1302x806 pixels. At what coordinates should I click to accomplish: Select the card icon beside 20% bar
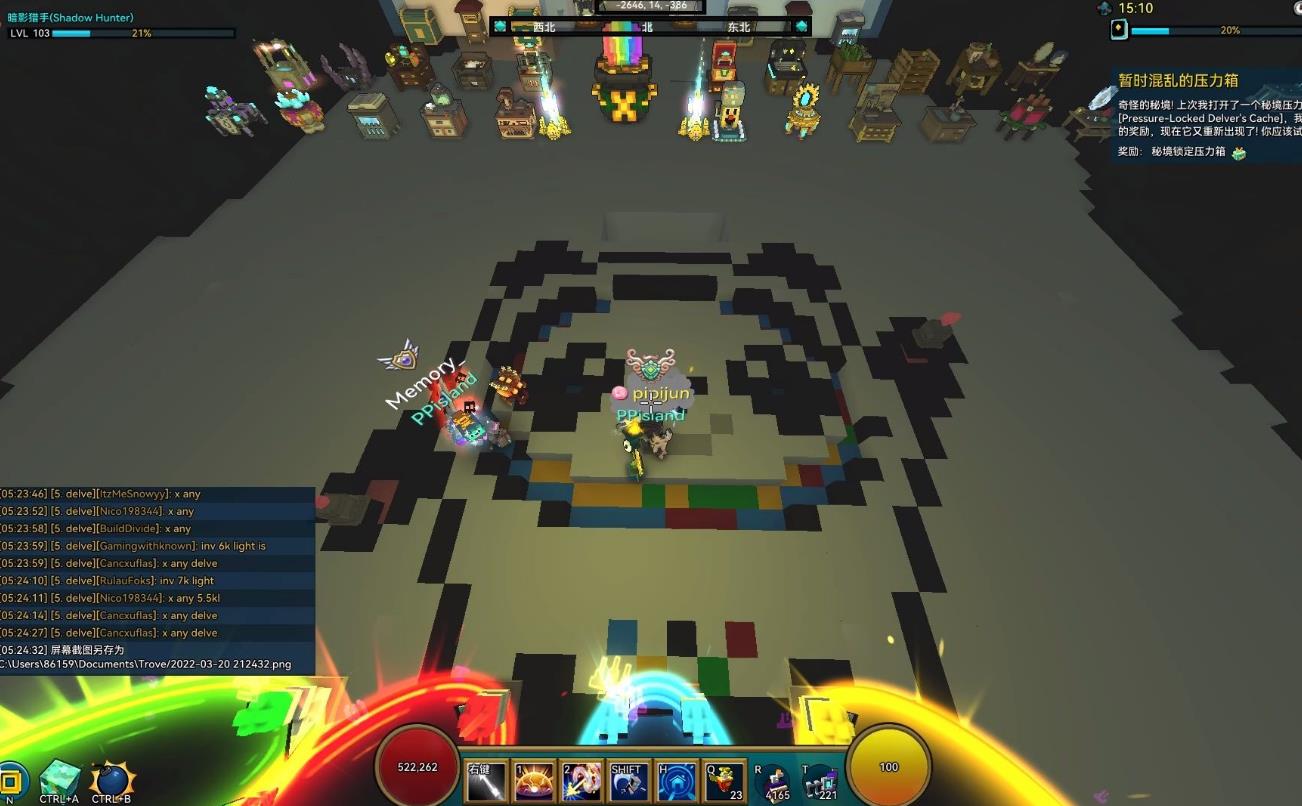click(x=1119, y=30)
